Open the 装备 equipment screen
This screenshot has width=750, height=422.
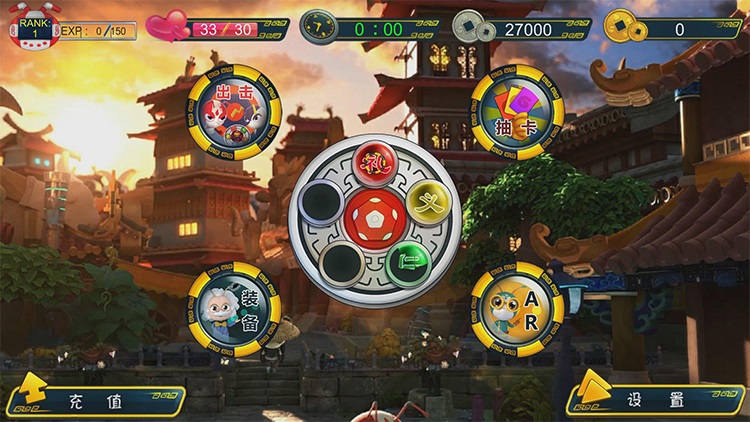click(234, 309)
